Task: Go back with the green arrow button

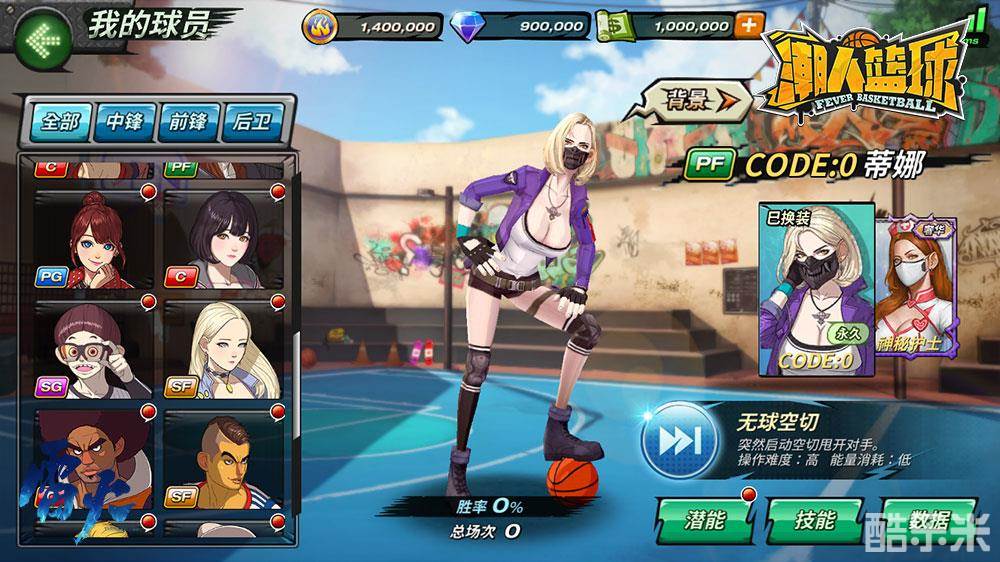Action: click(44, 41)
